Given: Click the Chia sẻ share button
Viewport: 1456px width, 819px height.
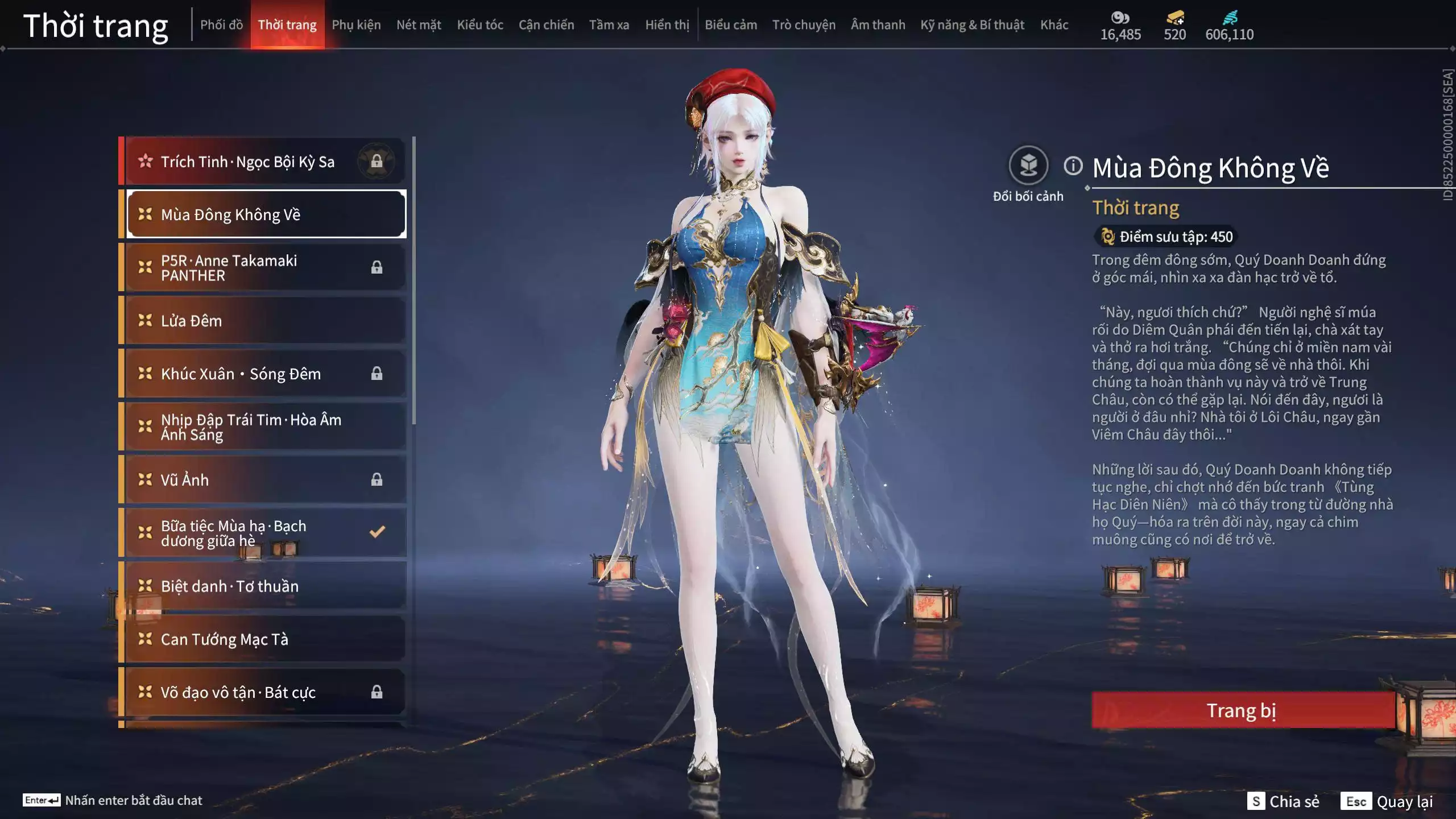Looking at the screenshot, I should [x=1283, y=801].
